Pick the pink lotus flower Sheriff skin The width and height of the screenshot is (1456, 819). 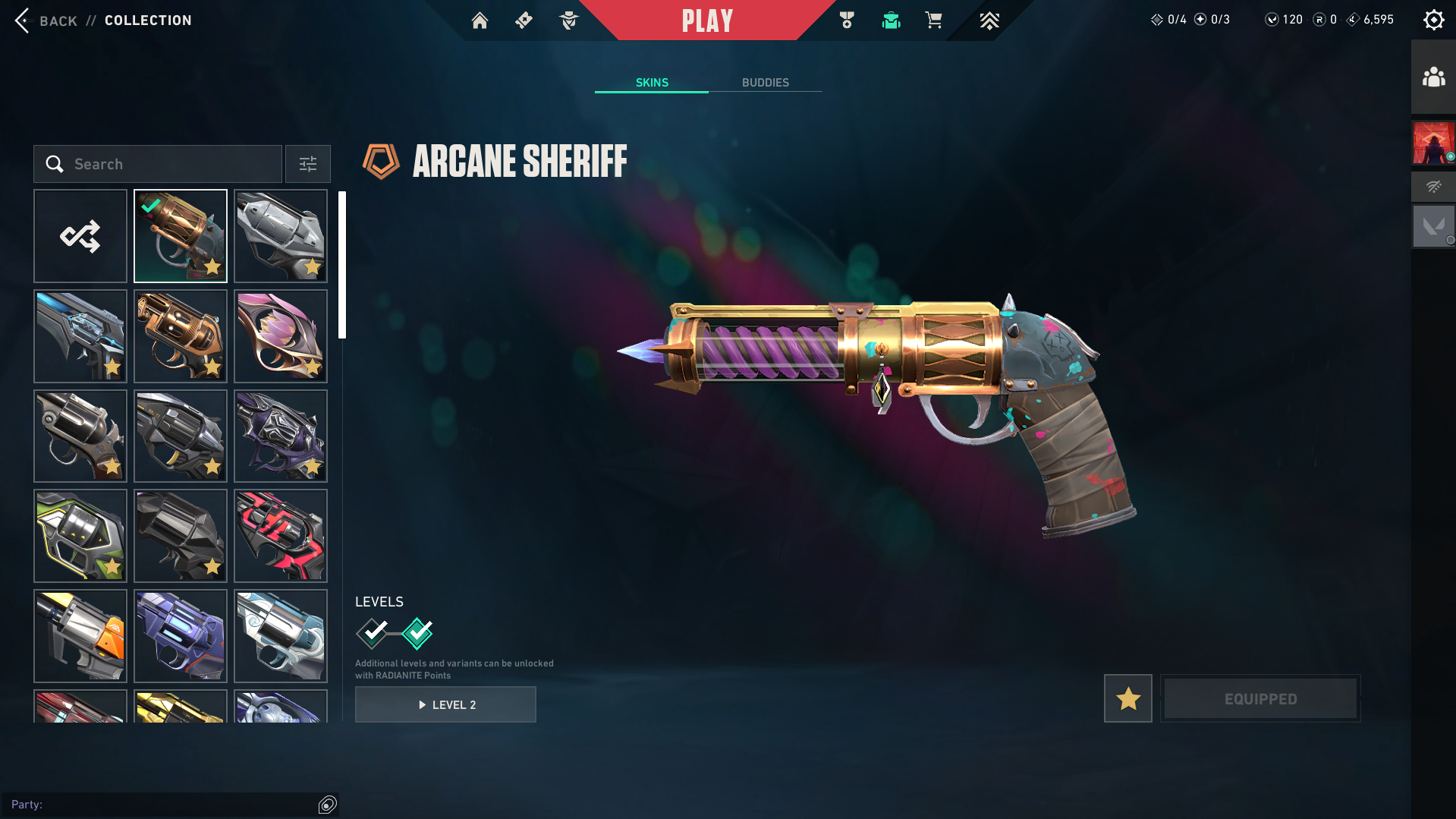[281, 336]
